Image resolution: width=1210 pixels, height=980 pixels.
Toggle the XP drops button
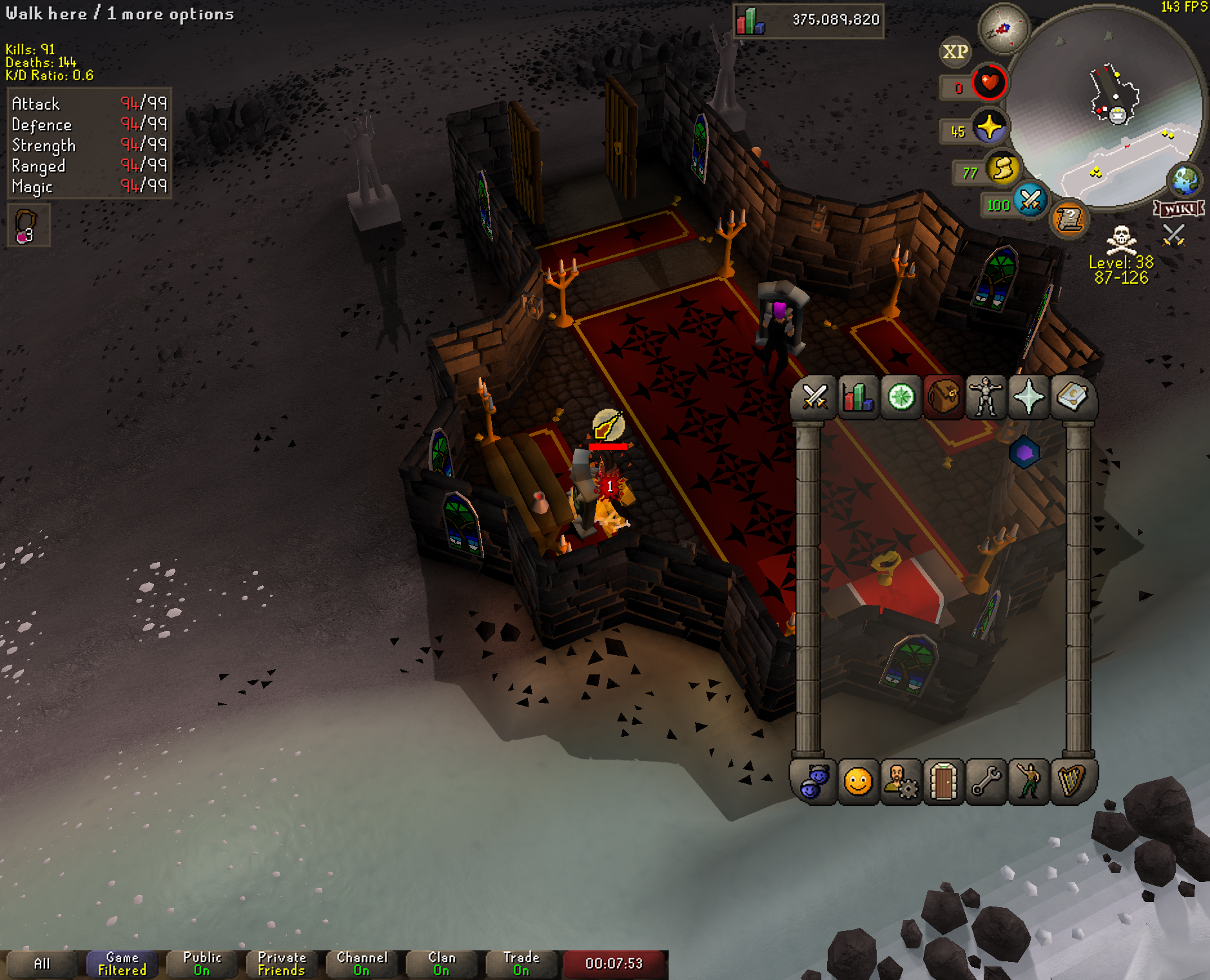click(955, 52)
